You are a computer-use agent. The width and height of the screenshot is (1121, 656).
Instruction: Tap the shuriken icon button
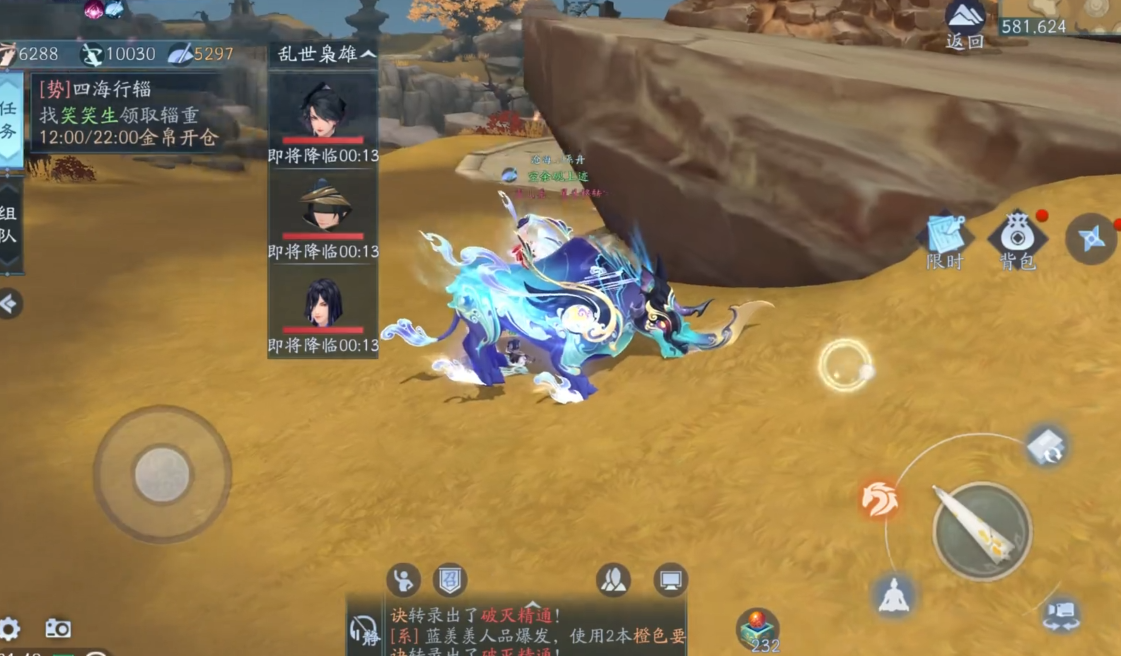coord(1091,238)
